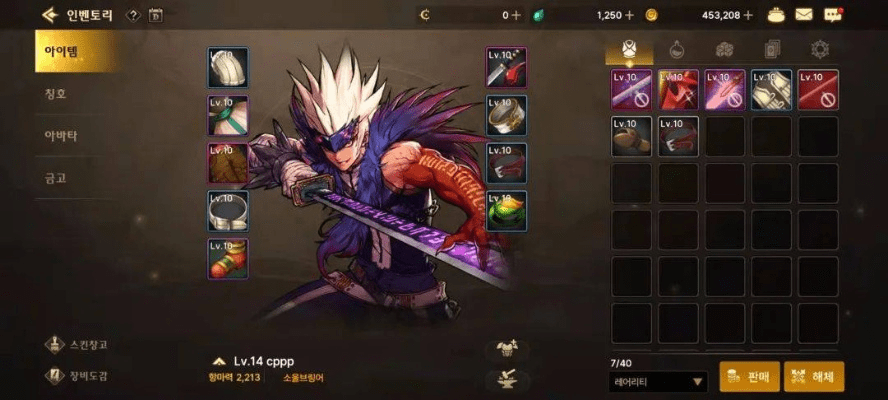Open 스킨창고 (skin storage)
The width and height of the screenshot is (888, 400).
[78, 345]
